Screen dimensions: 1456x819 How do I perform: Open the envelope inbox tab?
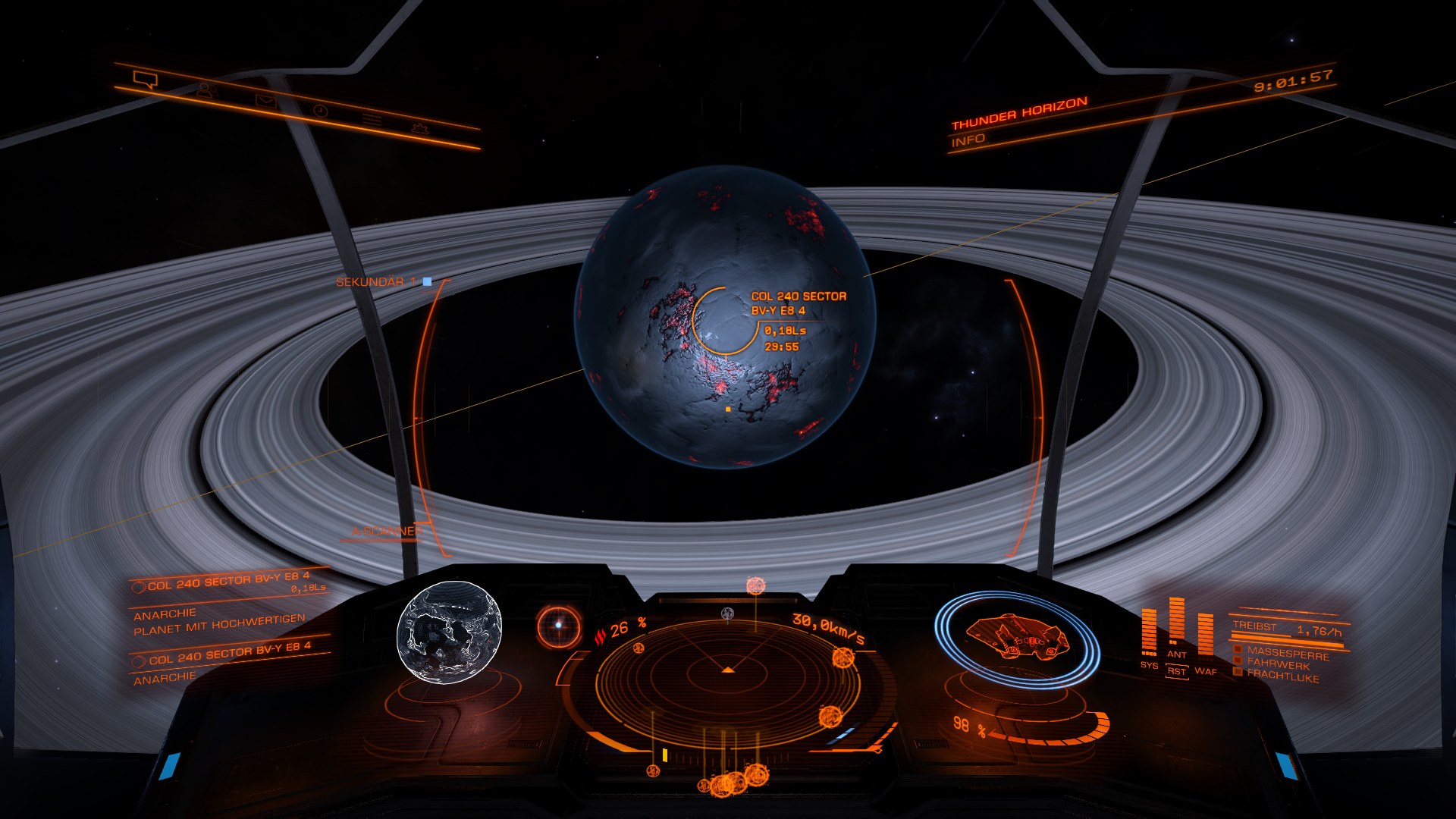[264, 100]
